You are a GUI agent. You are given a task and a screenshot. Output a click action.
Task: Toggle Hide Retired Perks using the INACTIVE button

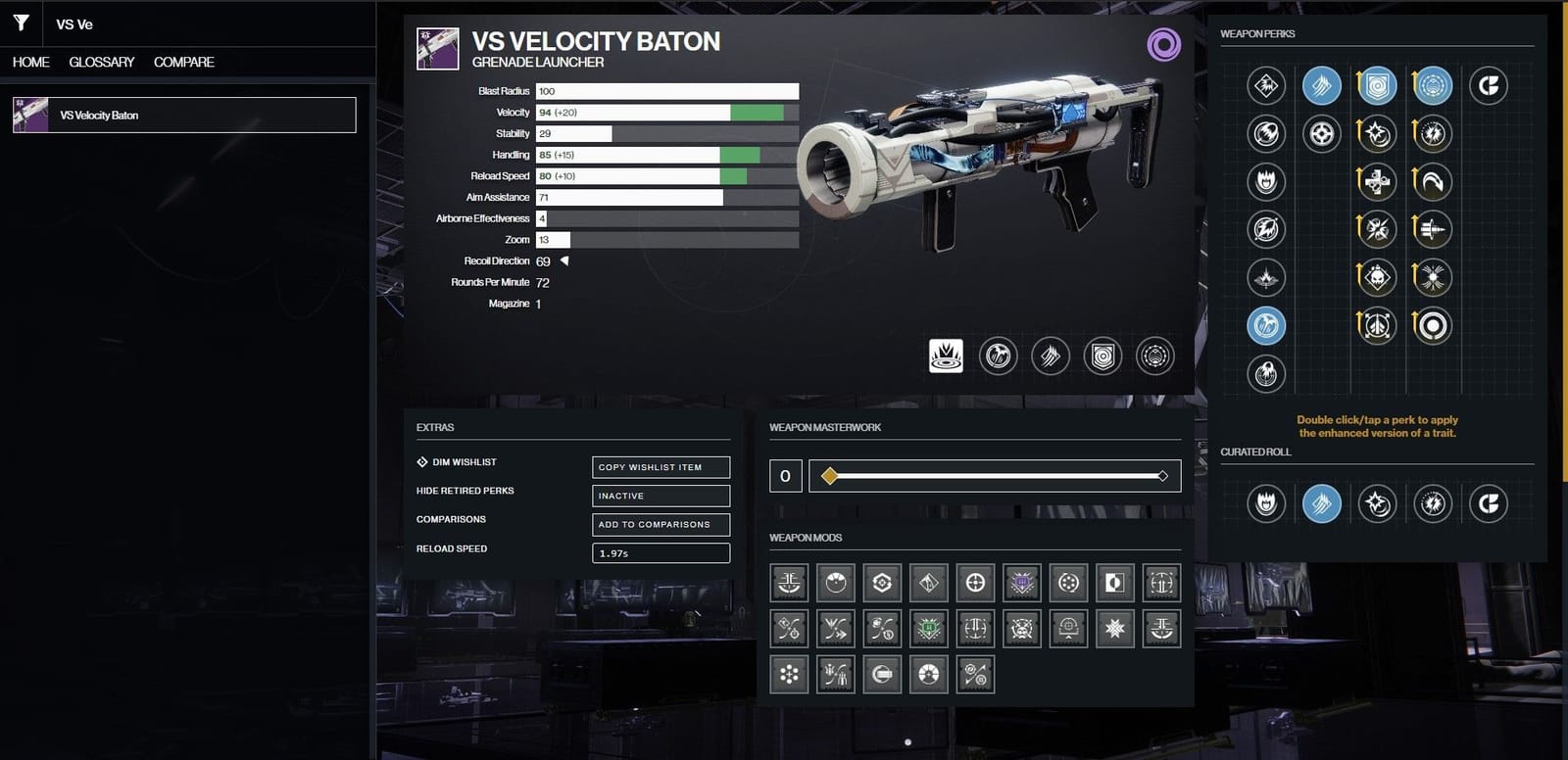click(x=661, y=496)
